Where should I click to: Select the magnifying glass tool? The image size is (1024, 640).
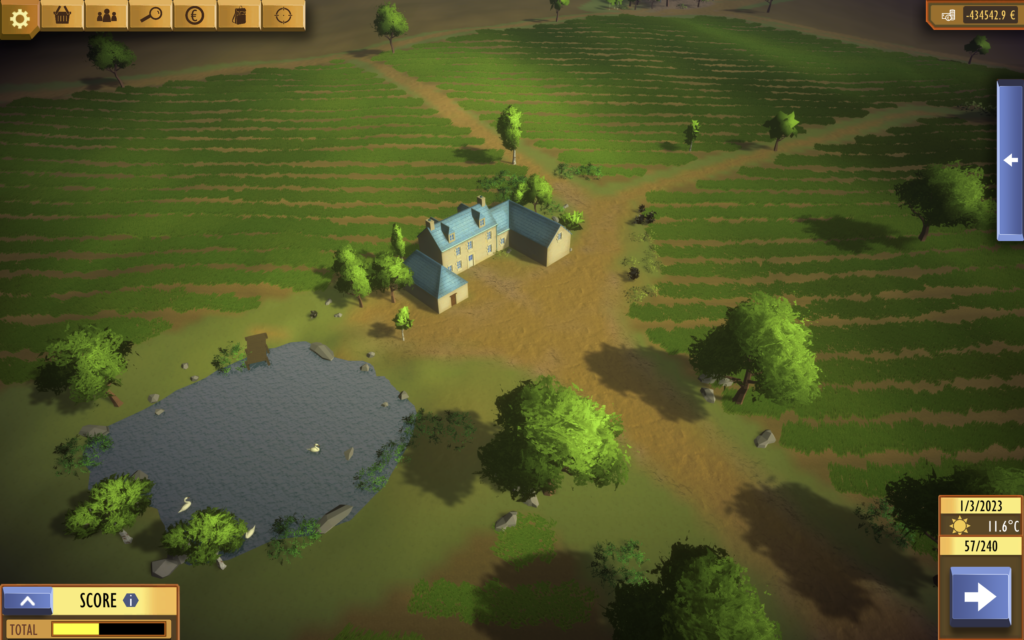[151, 15]
